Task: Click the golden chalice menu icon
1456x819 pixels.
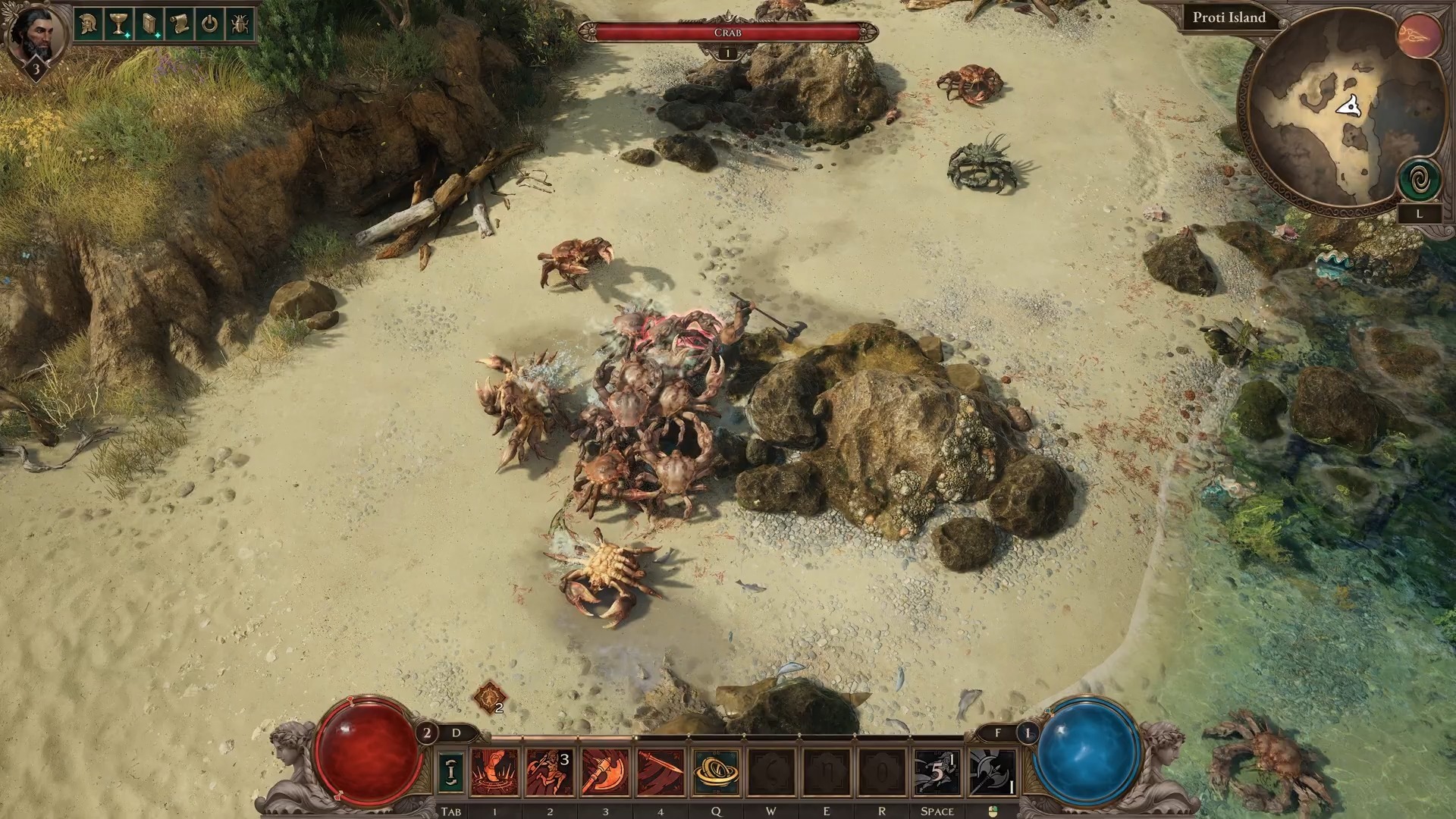Action: (x=118, y=24)
